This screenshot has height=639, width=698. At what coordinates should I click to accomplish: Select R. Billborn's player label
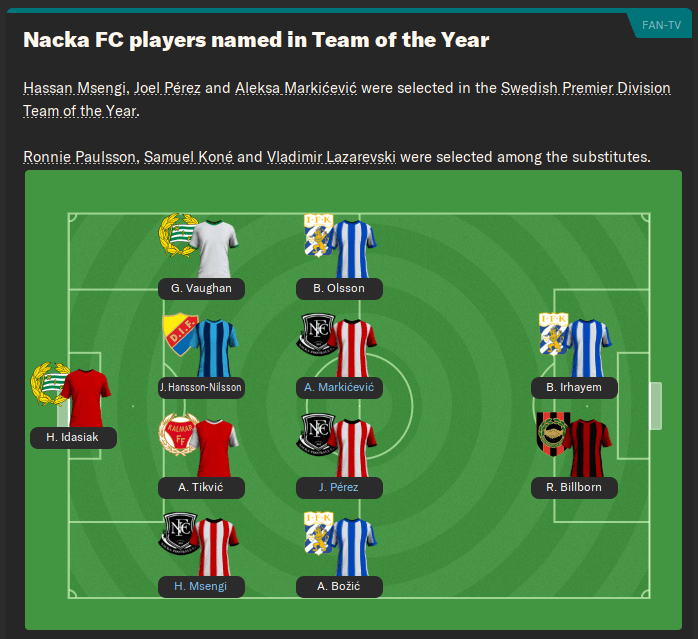tap(575, 487)
